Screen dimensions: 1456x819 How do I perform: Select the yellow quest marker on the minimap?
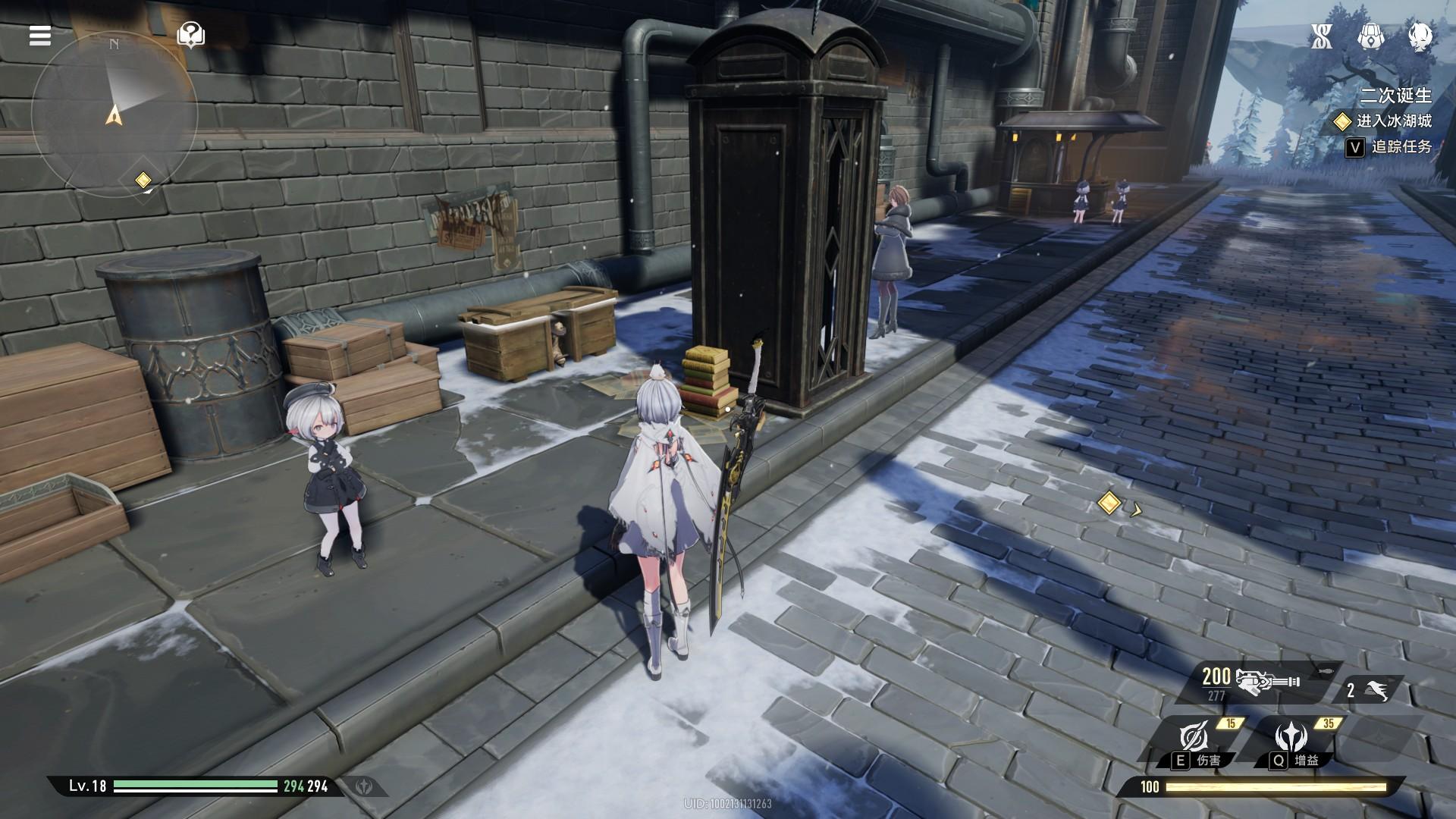click(143, 180)
